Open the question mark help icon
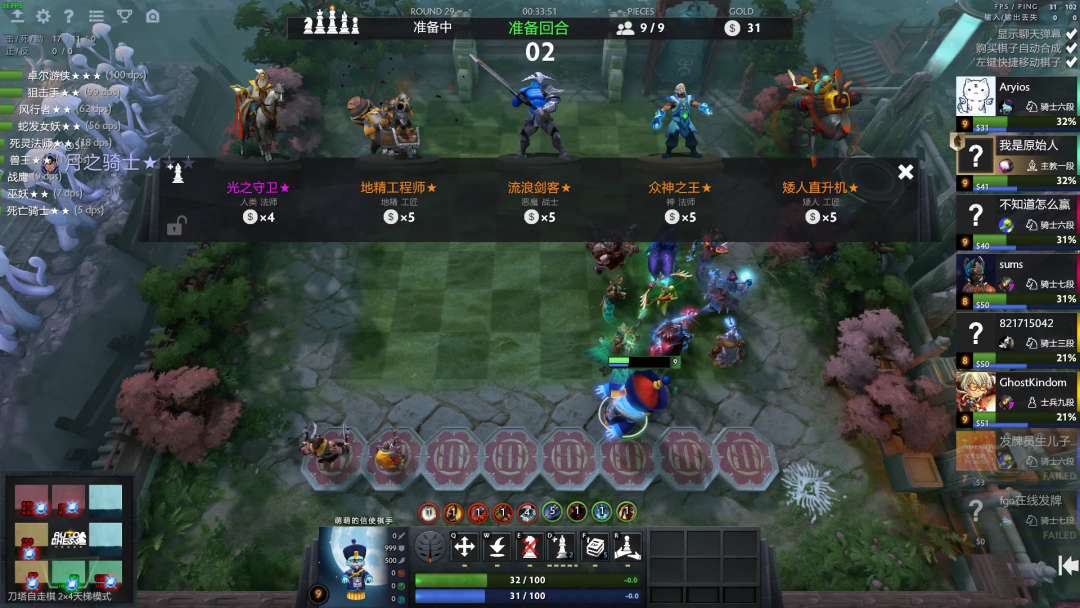This screenshot has height=608, width=1080. pos(69,16)
